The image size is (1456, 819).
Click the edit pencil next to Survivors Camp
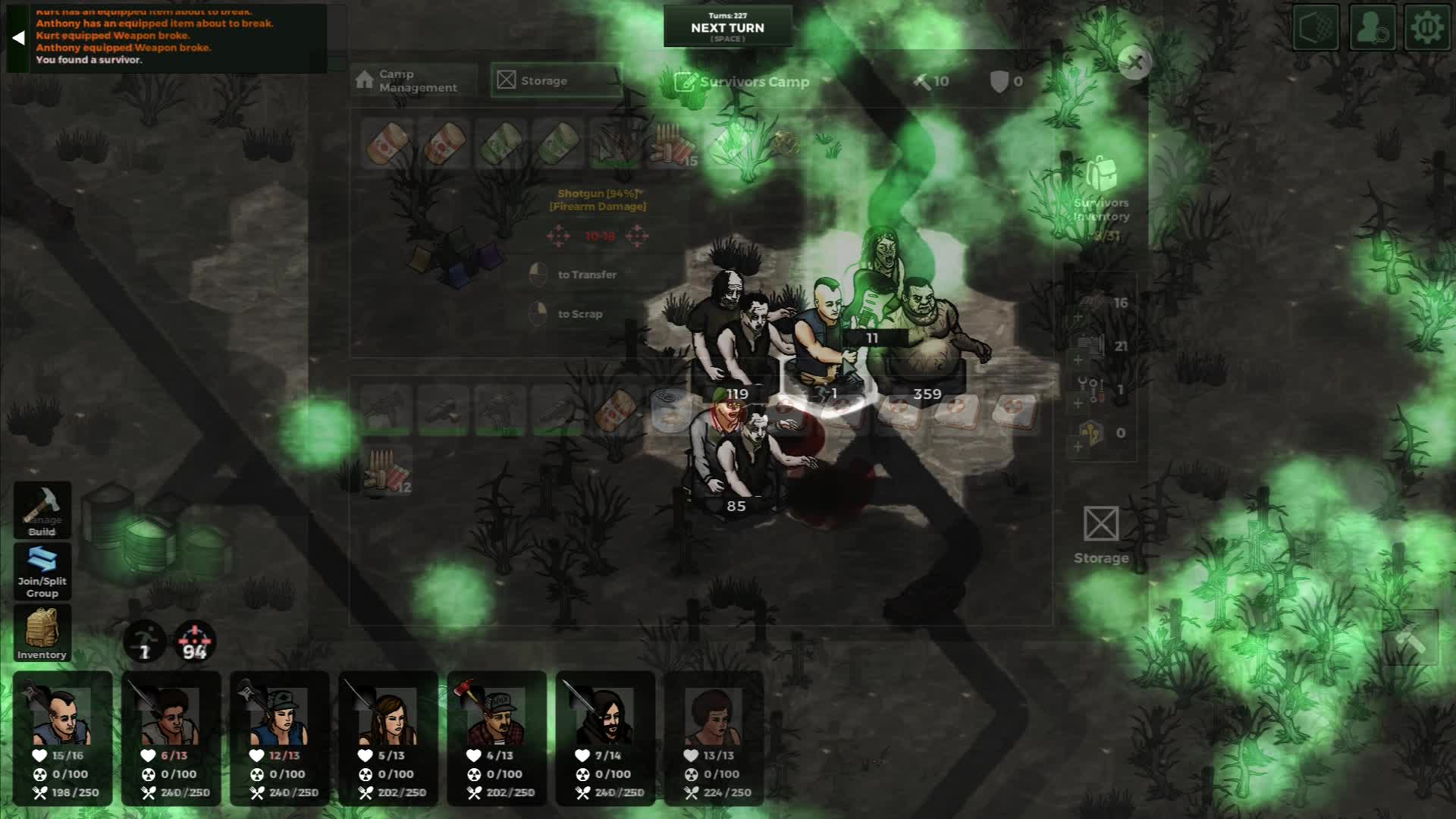[685, 81]
